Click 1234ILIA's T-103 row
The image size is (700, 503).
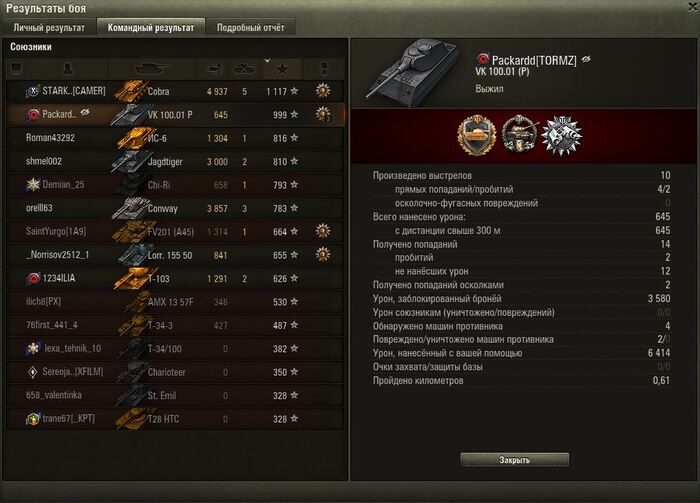coord(175,278)
